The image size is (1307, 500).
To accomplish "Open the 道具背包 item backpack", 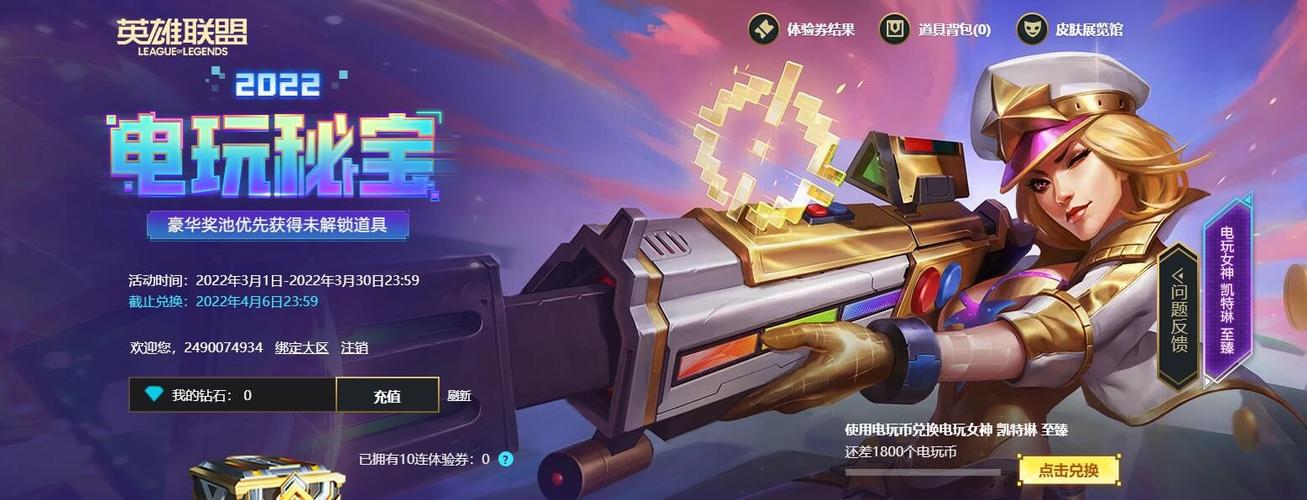I will click(934, 30).
